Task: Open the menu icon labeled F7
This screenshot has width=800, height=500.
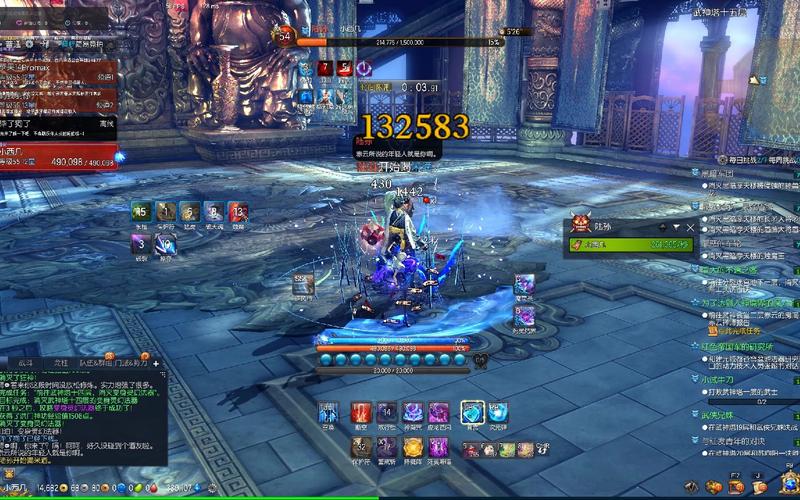Action: 735,486
